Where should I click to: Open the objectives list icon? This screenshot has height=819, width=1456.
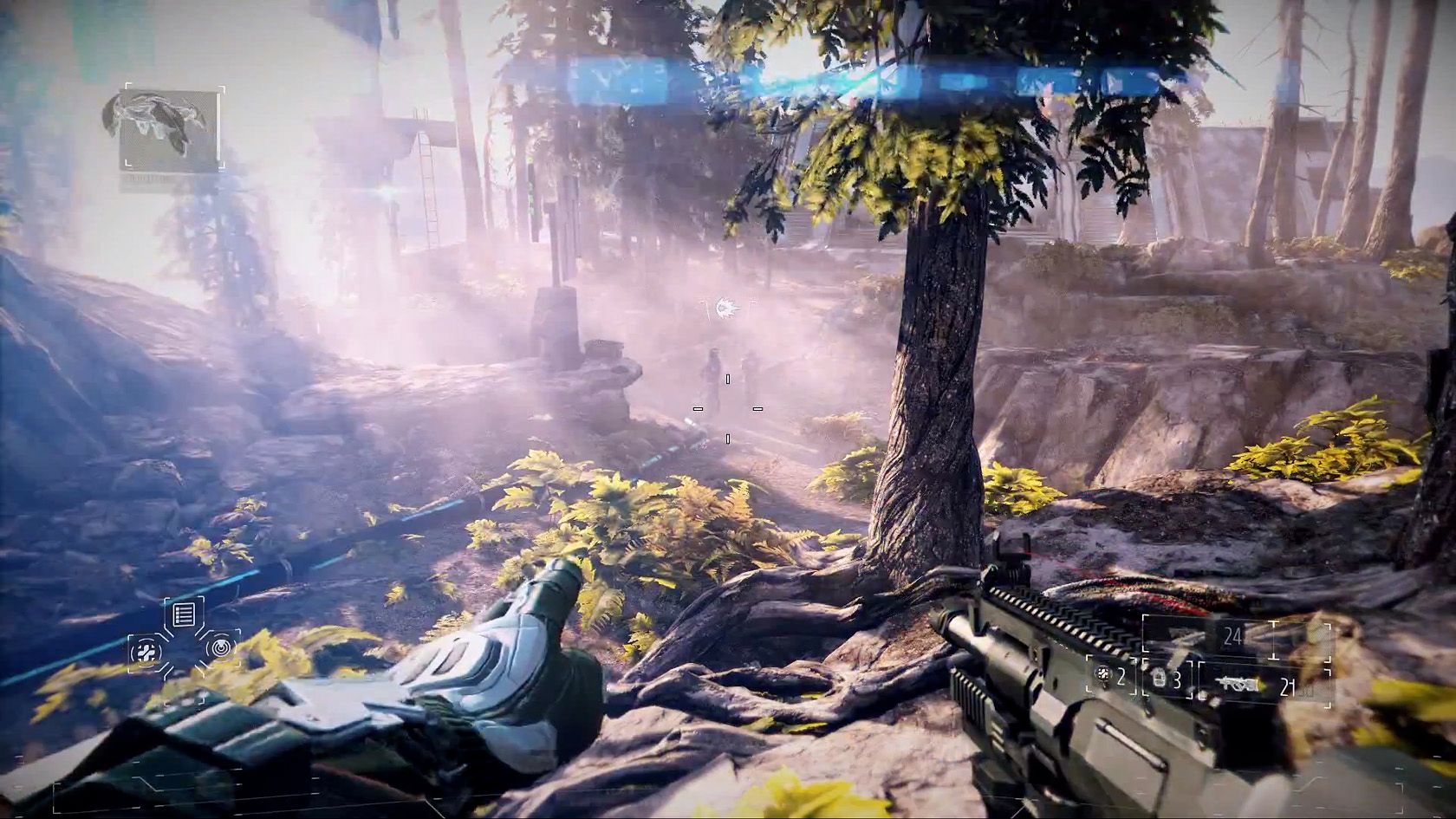183,615
